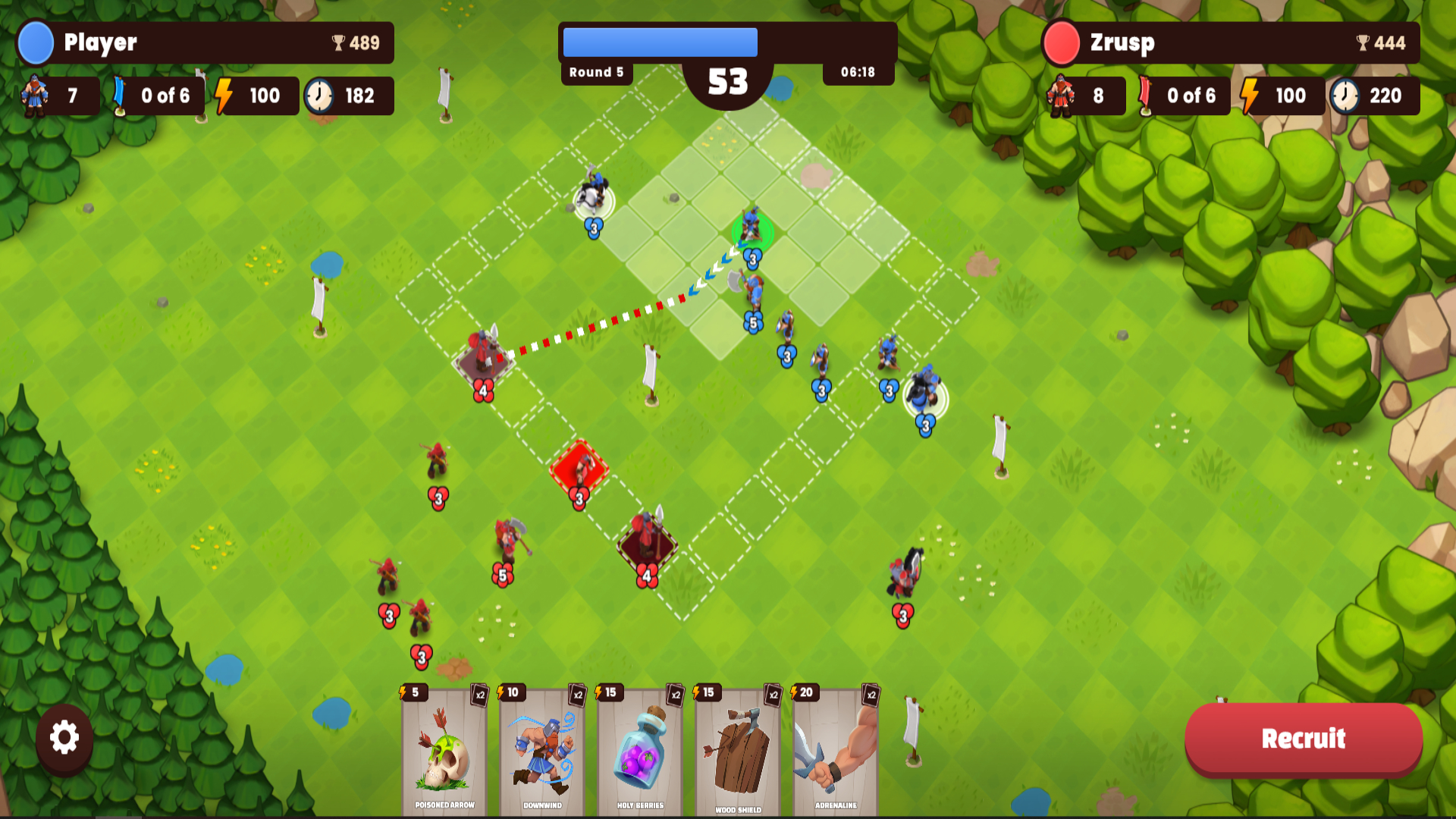Click Player's warrior unit count icon
The width and height of the screenshot is (1456, 819).
click(x=34, y=96)
